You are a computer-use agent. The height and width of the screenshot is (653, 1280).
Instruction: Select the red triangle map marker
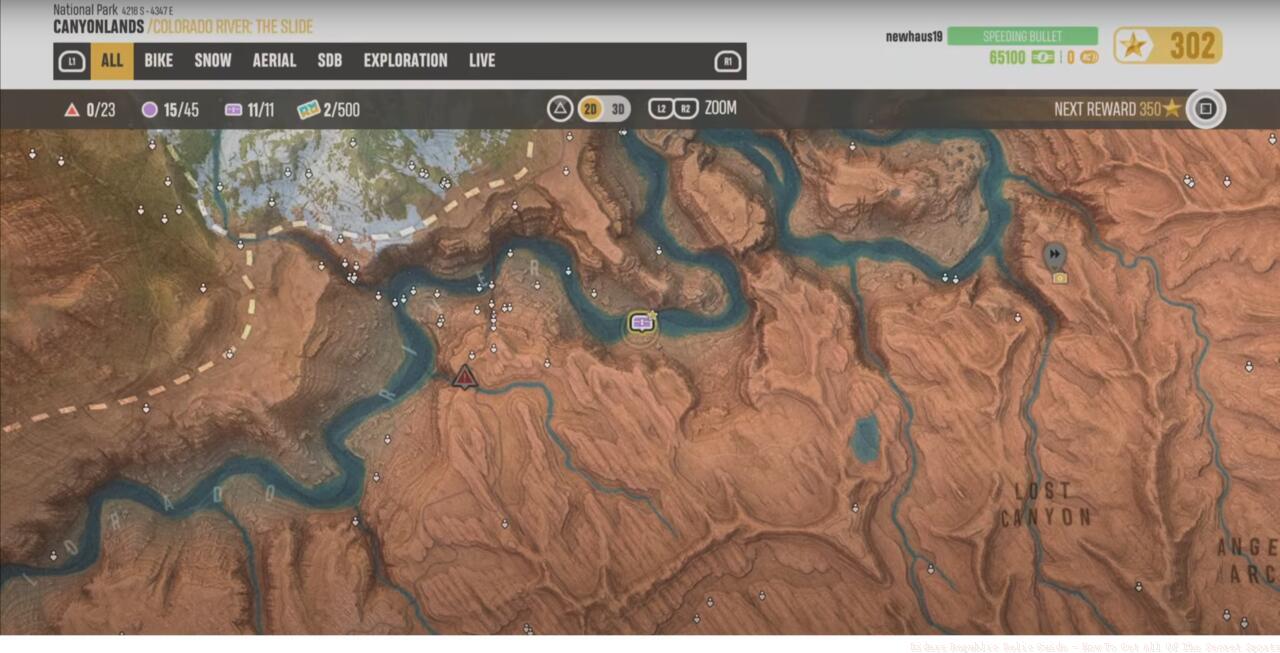[464, 377]
